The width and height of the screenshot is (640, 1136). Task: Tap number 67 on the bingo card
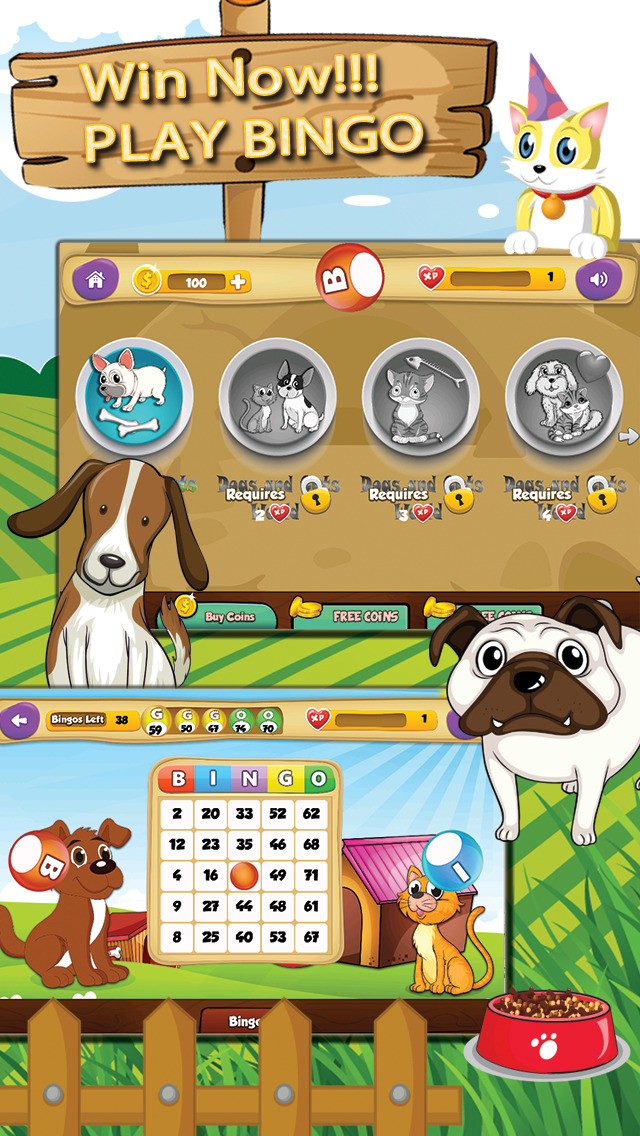click(x=312, y=938)
